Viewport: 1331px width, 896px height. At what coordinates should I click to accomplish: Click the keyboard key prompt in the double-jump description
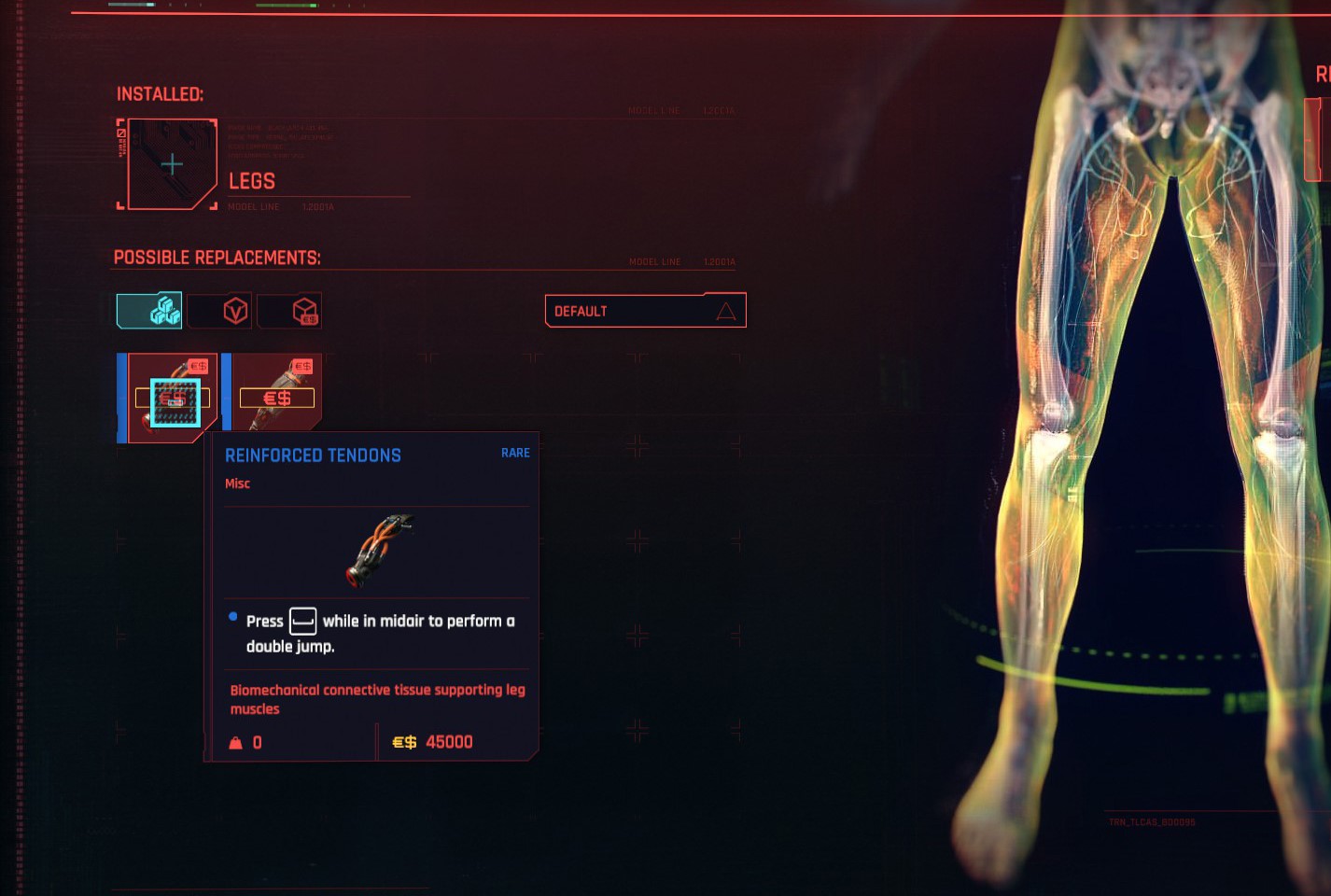tap(304, 620)
